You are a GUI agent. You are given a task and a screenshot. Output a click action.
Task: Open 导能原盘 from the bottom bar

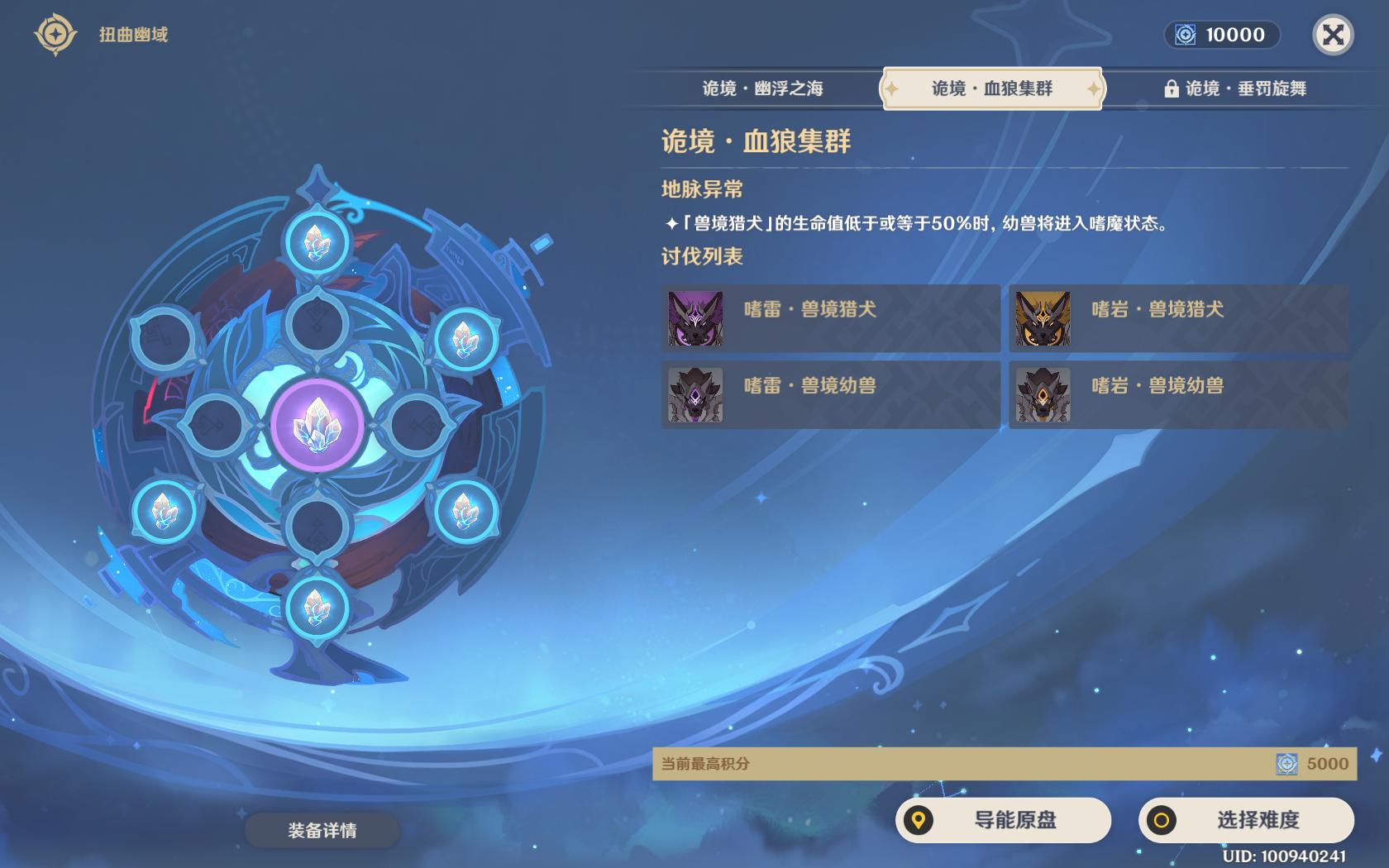pos(1005,821)
